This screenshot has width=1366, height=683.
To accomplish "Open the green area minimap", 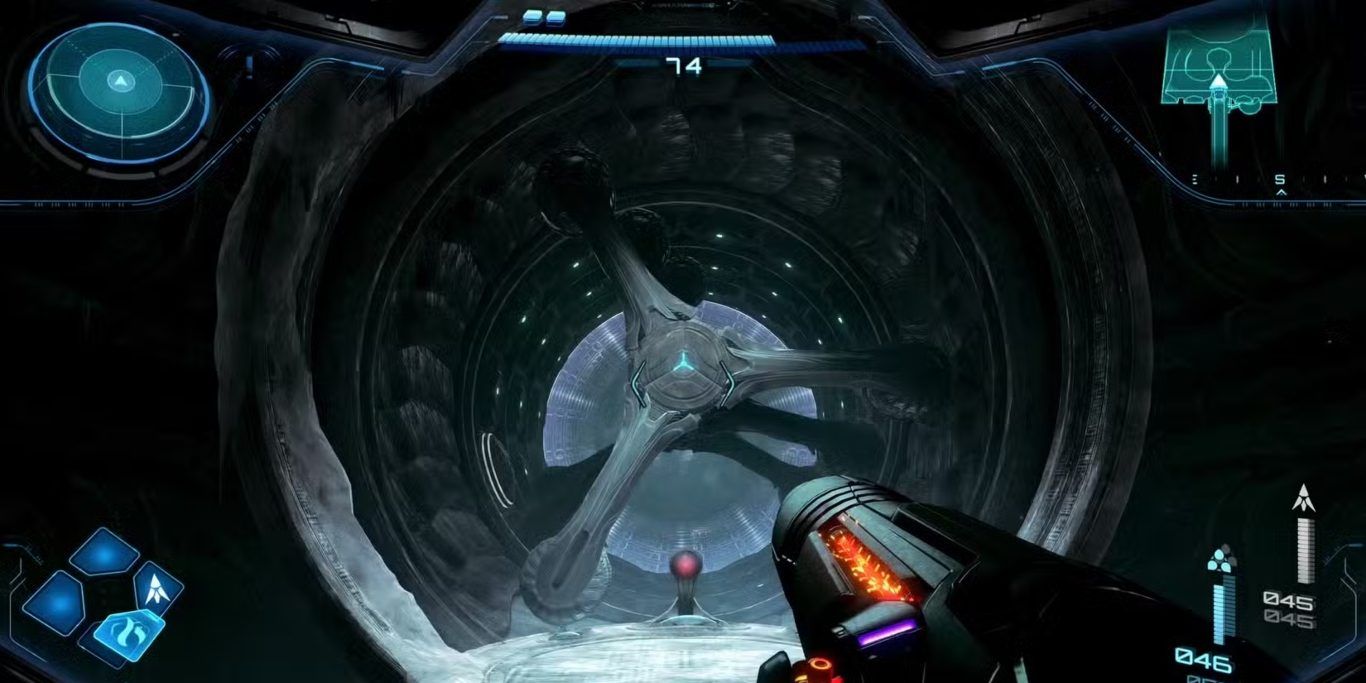I will [1218, 68].
